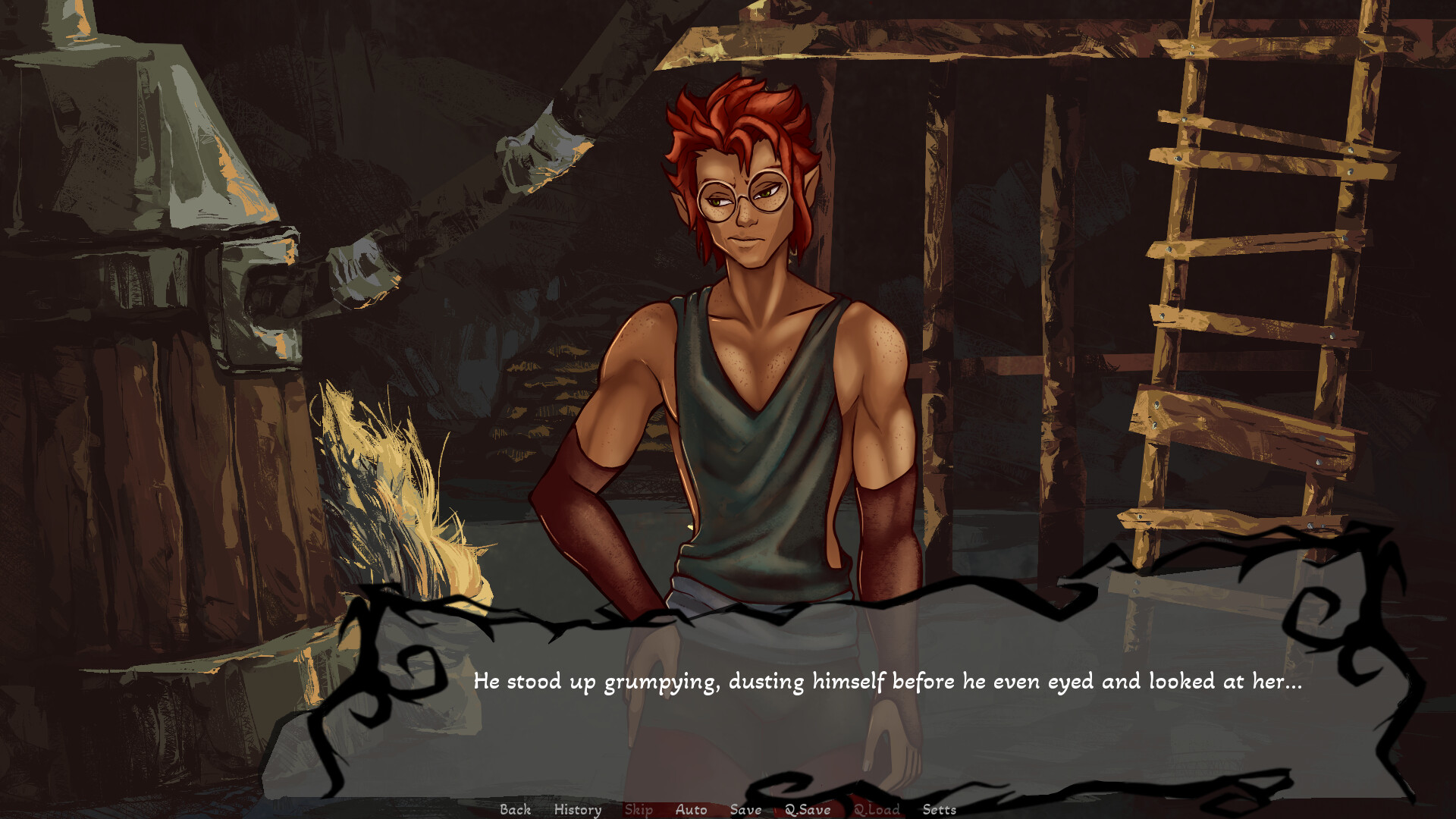Click Skip in the quick menu bar
The image size is (1456, 819).
tap(638, 810)
